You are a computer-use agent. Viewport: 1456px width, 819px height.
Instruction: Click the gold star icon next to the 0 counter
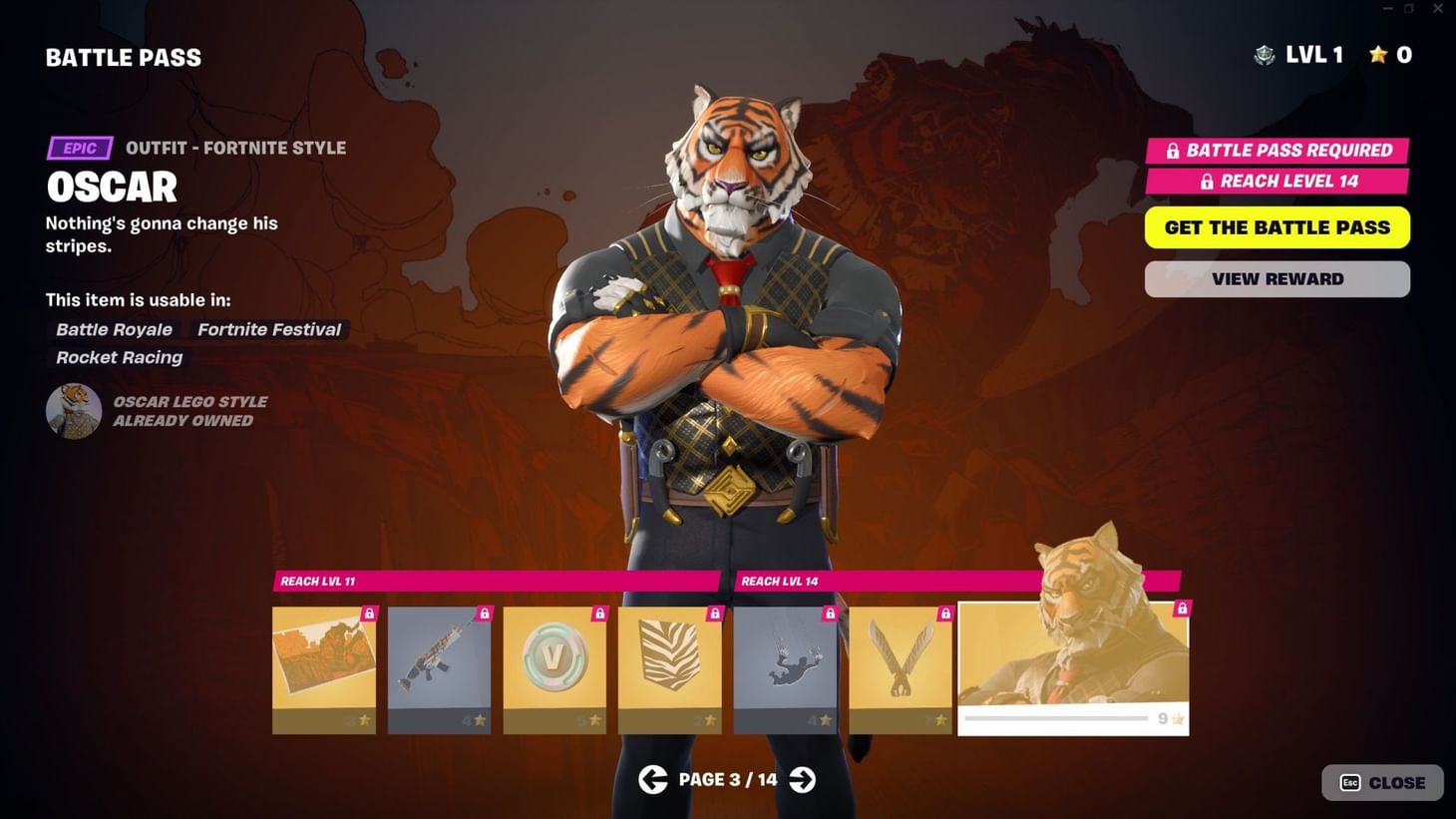[1377, 55]
